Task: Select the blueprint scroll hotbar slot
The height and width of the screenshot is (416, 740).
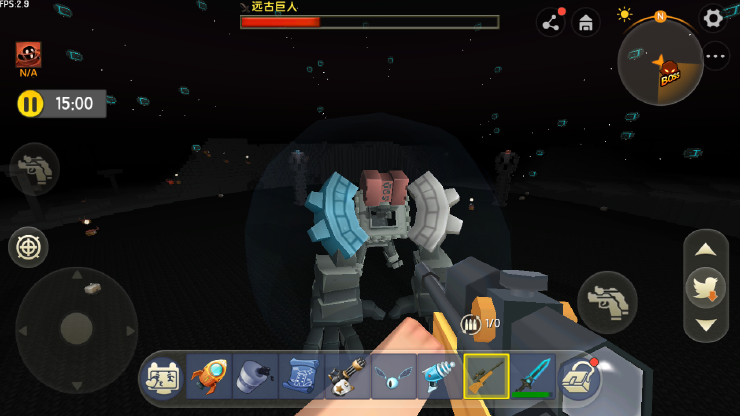Action: [301, 377]
